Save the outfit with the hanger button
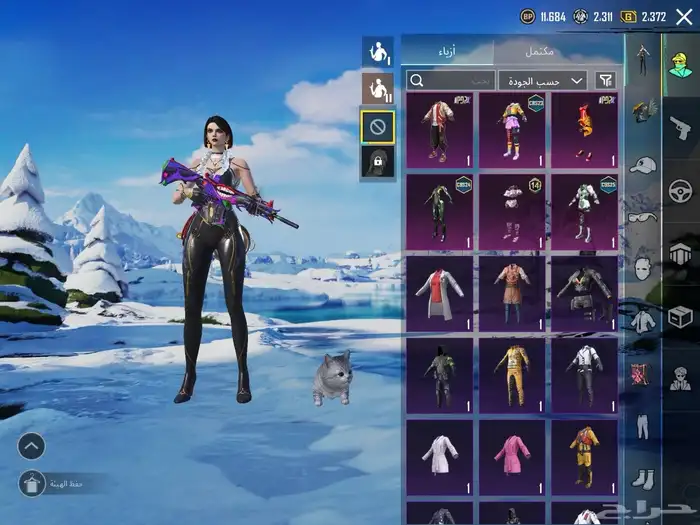 pos(31,483)
